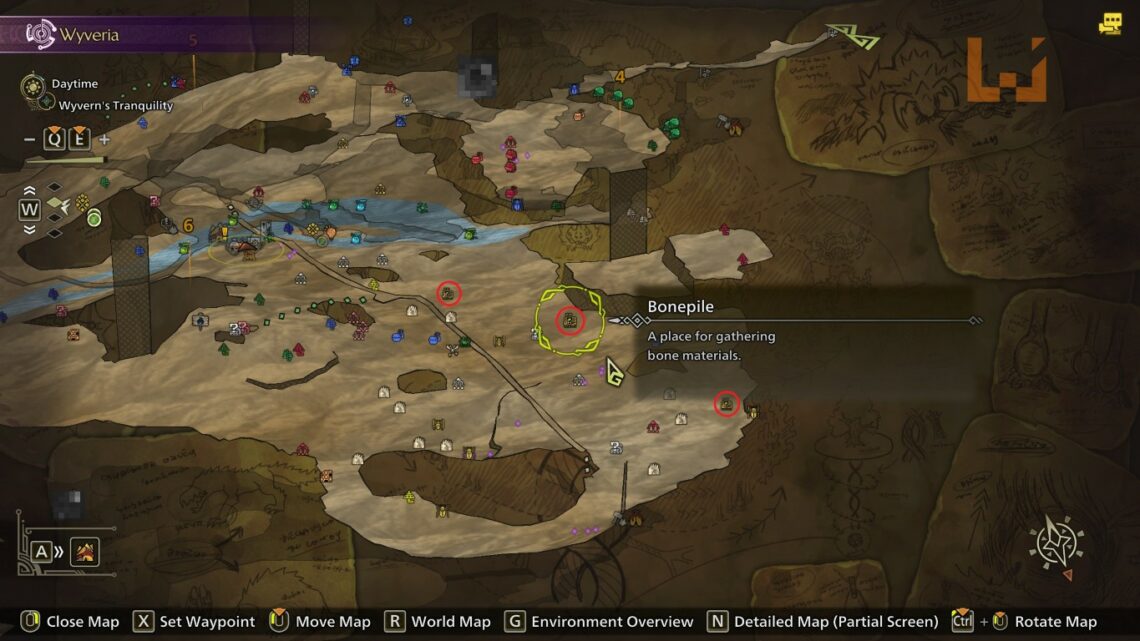Select the area 4 number marker

620,76
